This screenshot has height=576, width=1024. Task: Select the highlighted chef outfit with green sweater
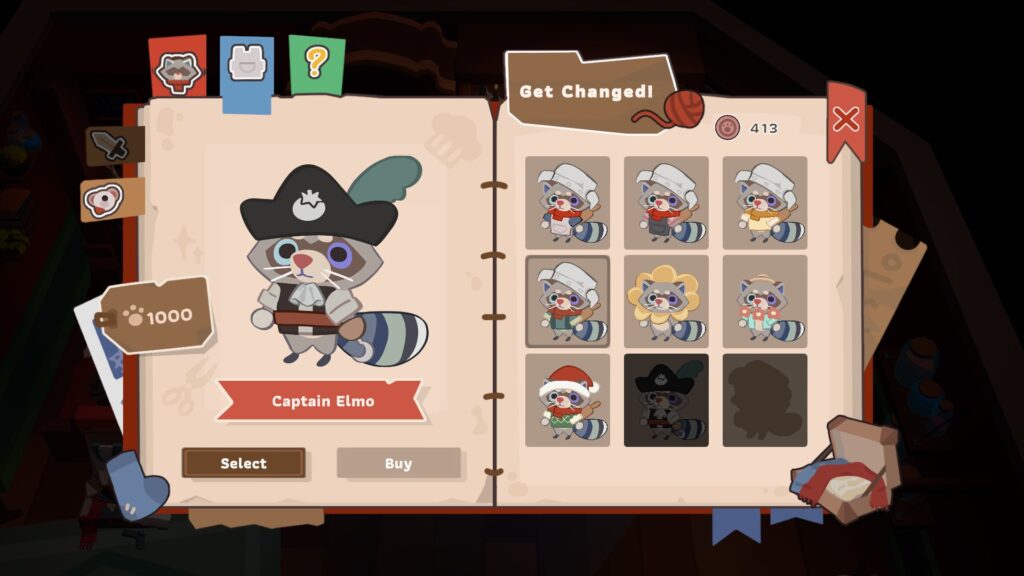[x=567, y=301]
